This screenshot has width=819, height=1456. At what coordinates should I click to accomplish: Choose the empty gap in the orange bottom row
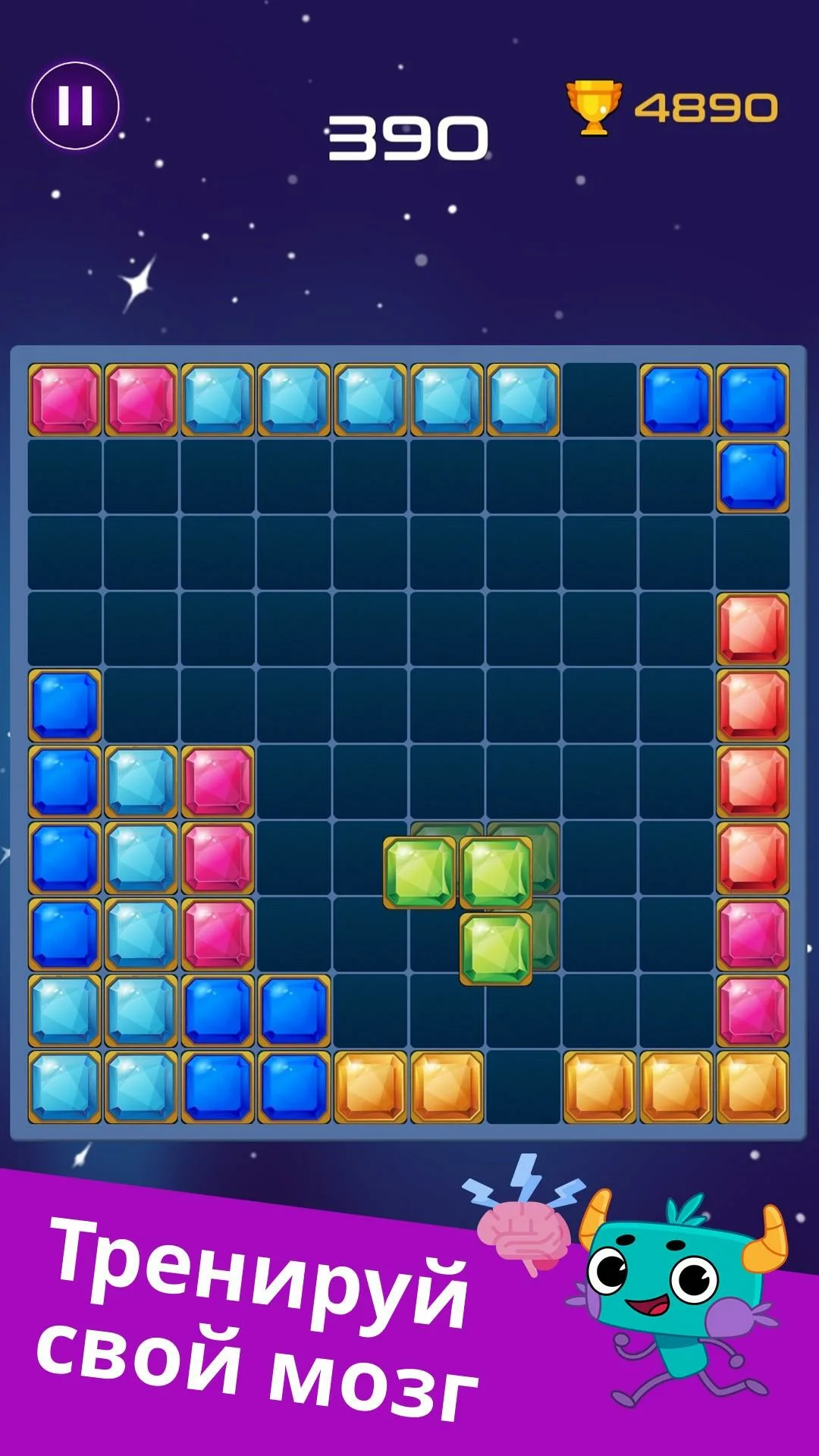[x=522, y=1087]
